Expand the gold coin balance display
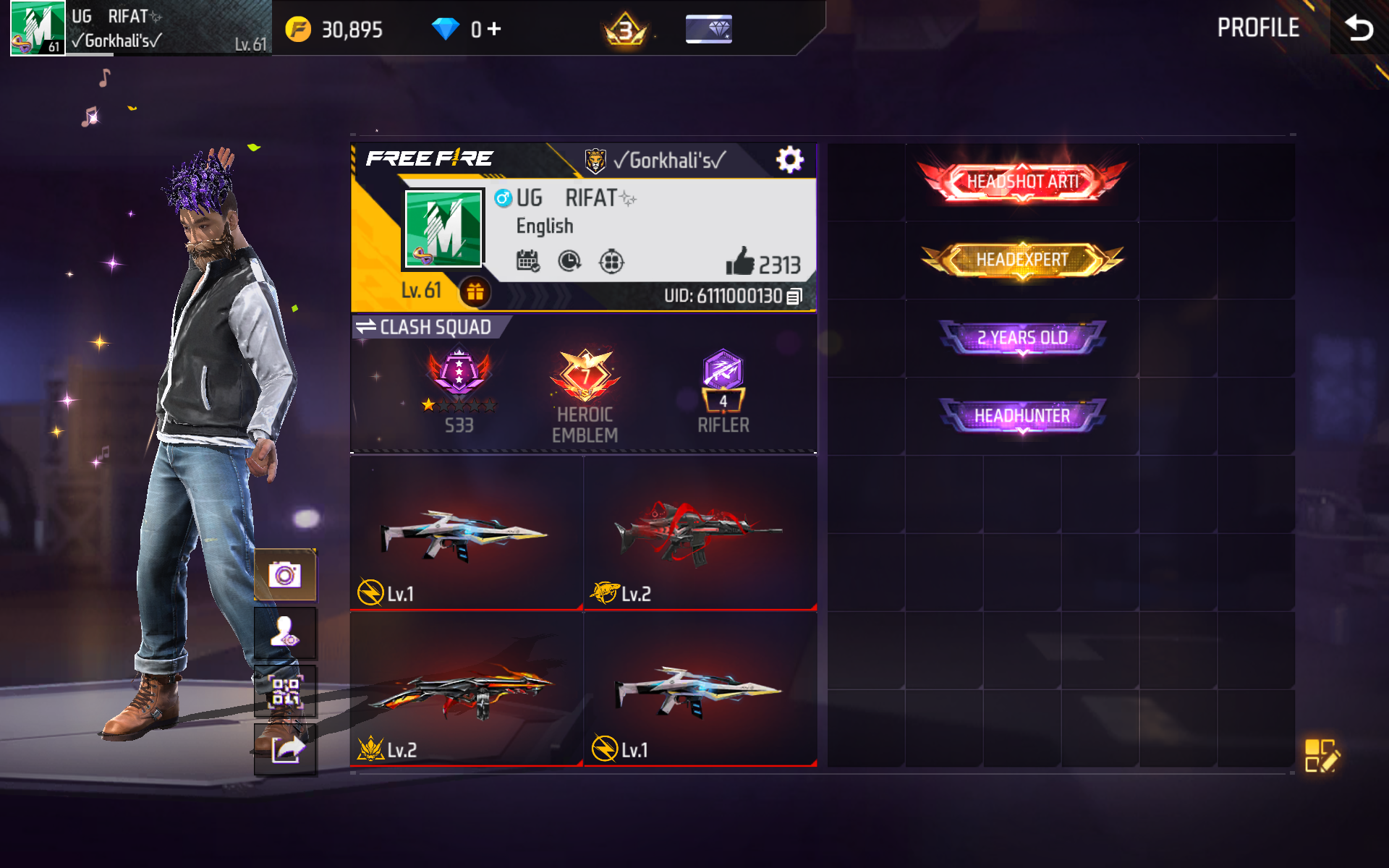Screen dimensions: 1389x868 [x=333, y=29]
